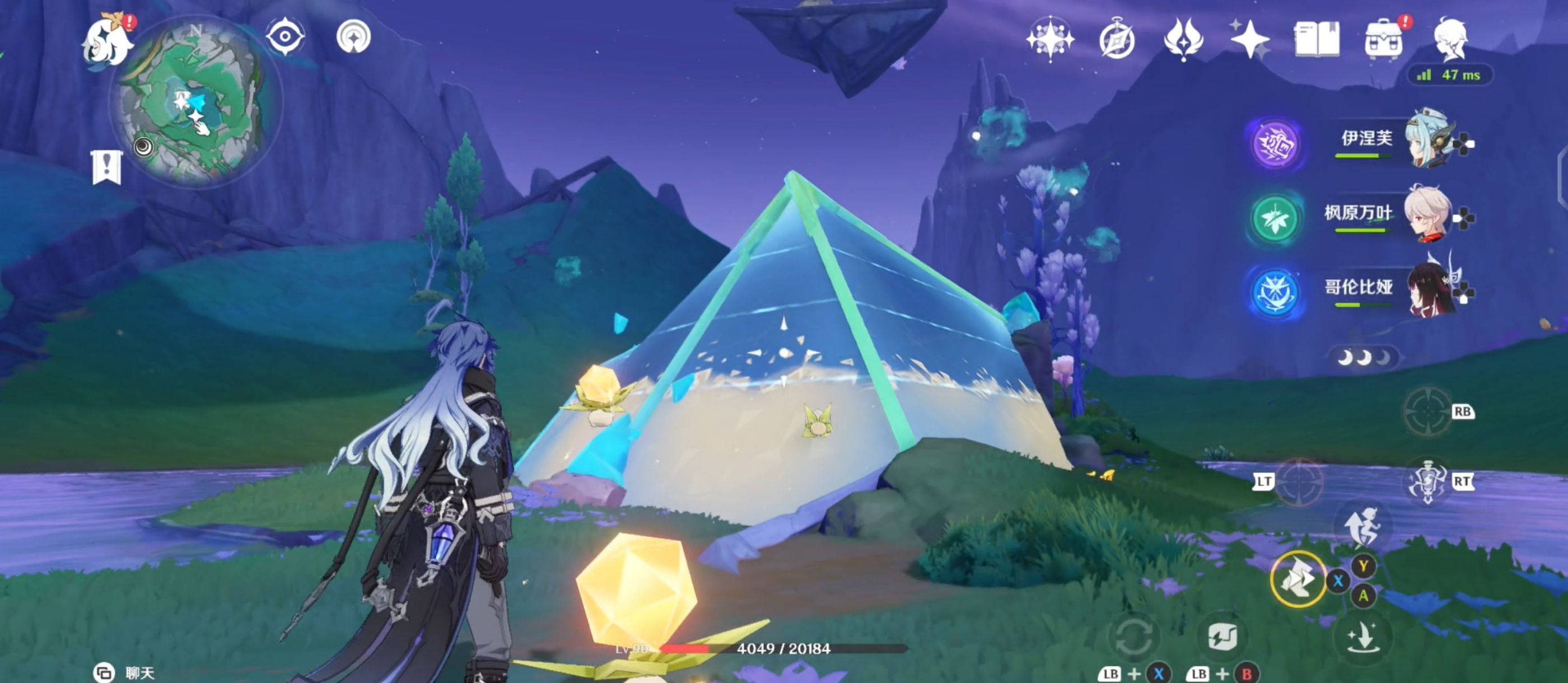Switch to party member 伊涅芙
The image size is (1568, 683).
[x=1428, y=141]
